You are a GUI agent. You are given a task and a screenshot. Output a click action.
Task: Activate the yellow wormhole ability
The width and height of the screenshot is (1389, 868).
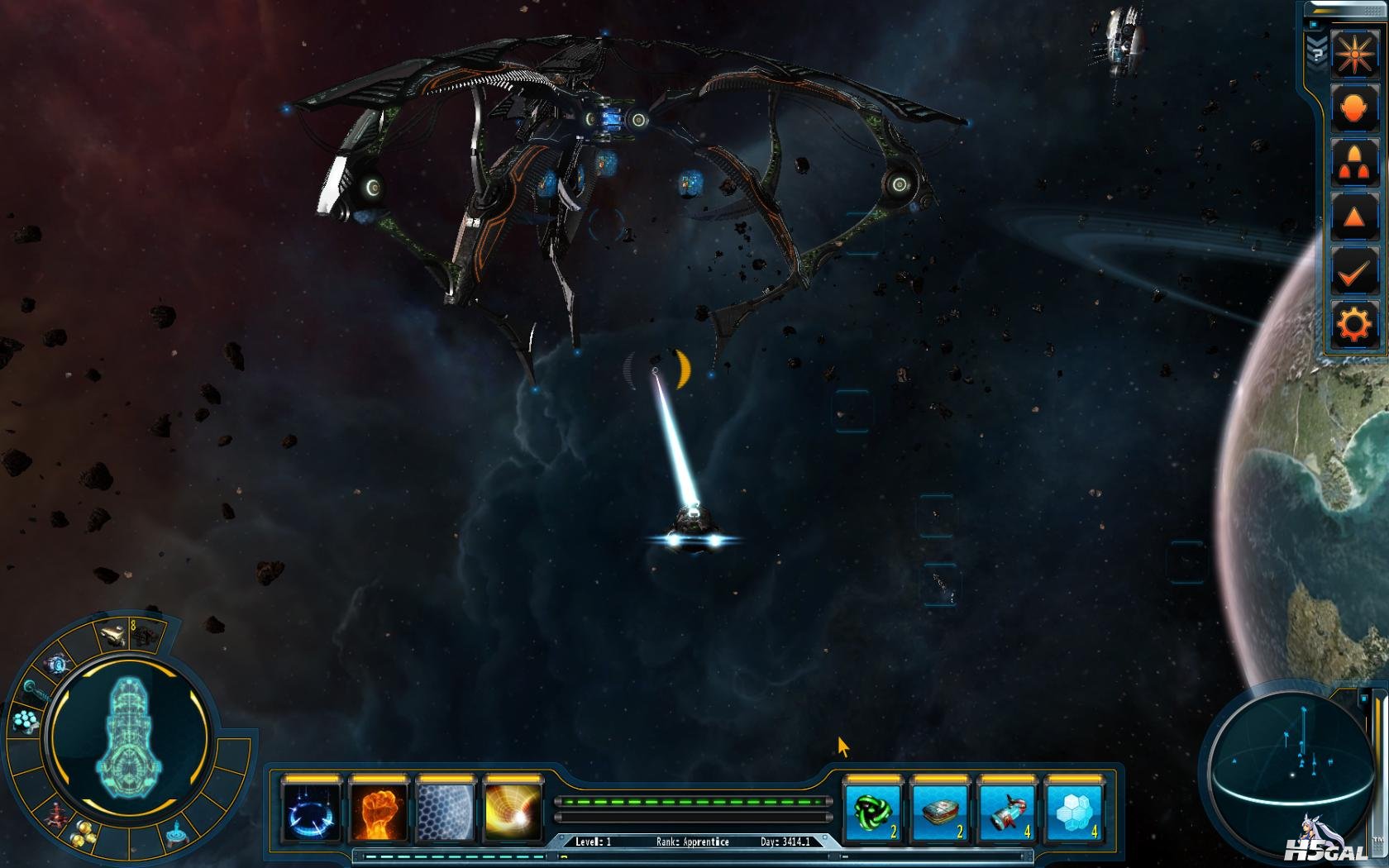(513, 812)
